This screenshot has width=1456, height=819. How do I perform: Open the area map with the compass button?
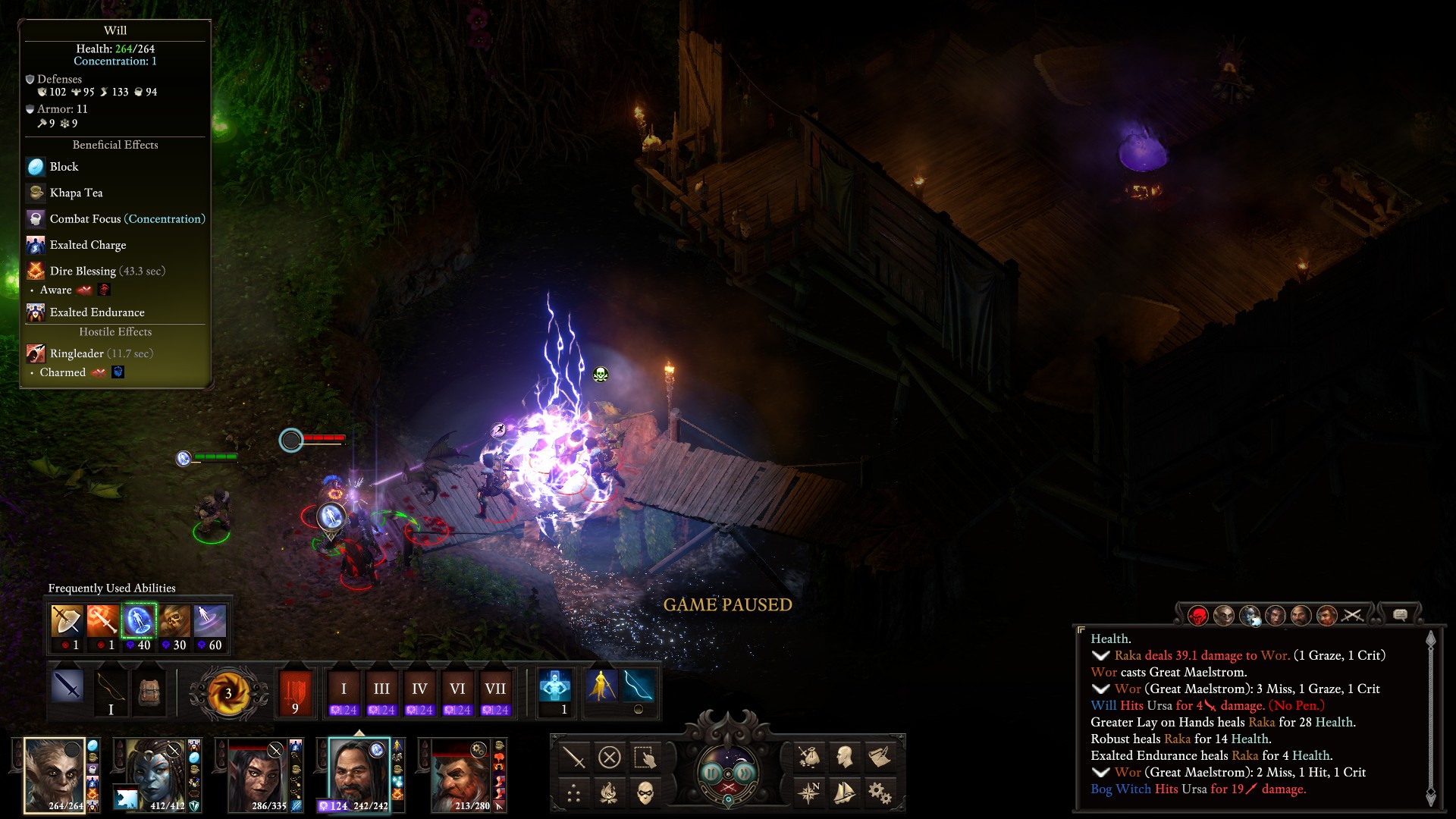[x=809, y=793]
